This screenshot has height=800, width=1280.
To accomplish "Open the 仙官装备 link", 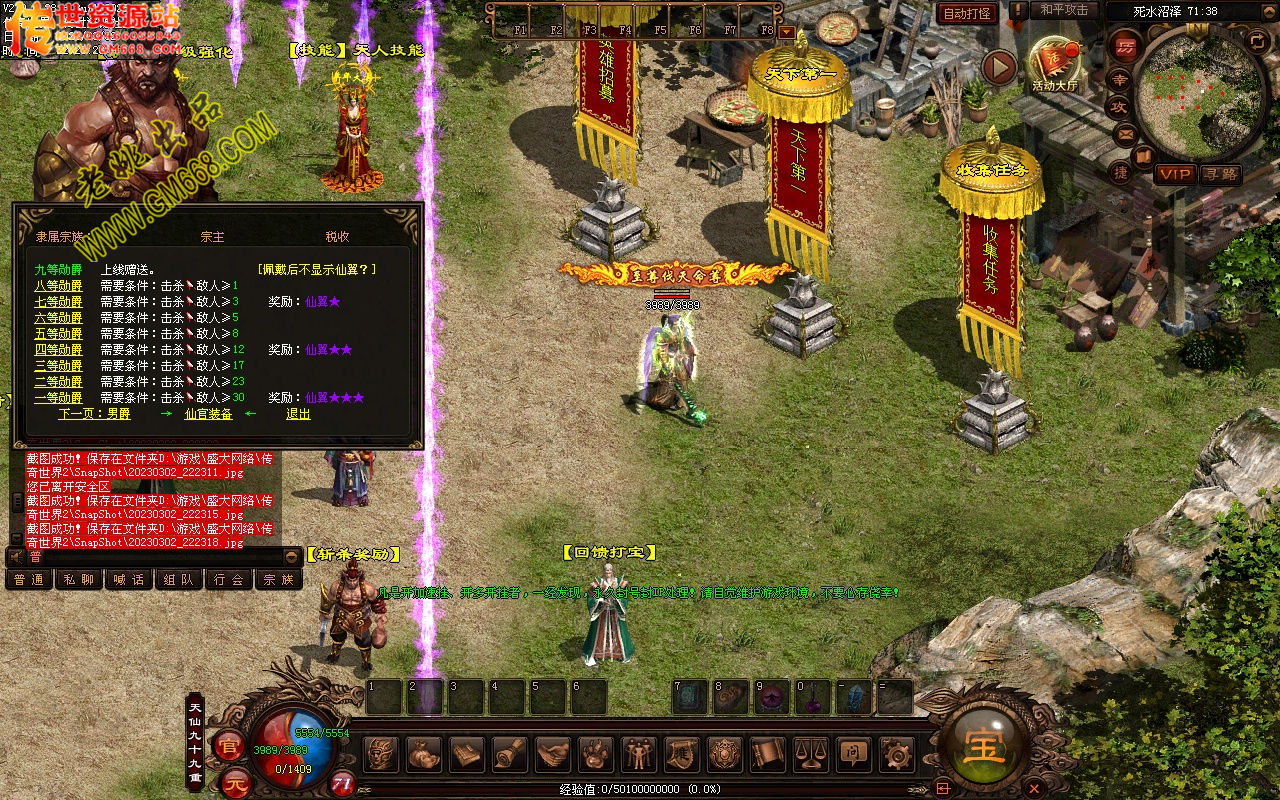I will click(x=208, y=413).
